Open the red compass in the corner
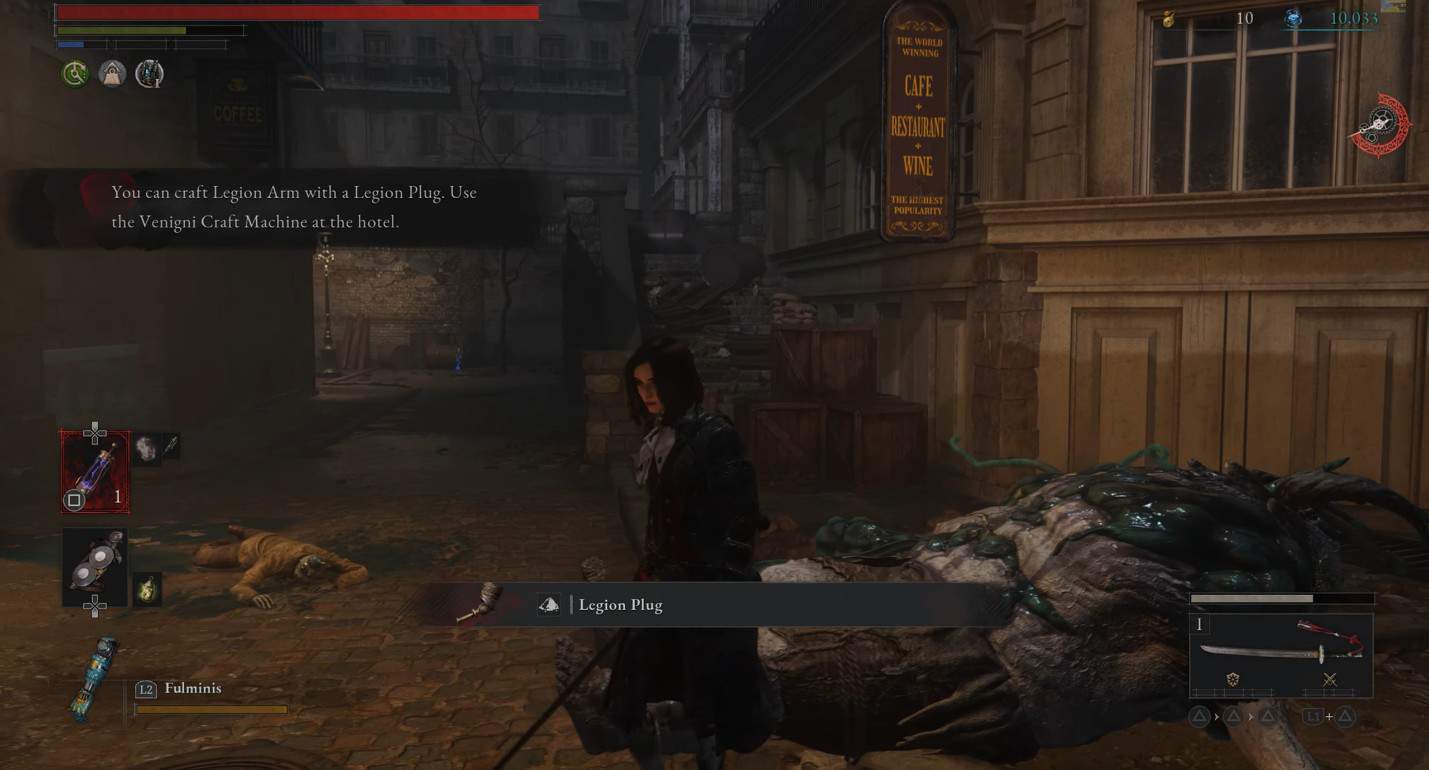The width and height of the screenshot is (1429, 770). coord(1383,125)
